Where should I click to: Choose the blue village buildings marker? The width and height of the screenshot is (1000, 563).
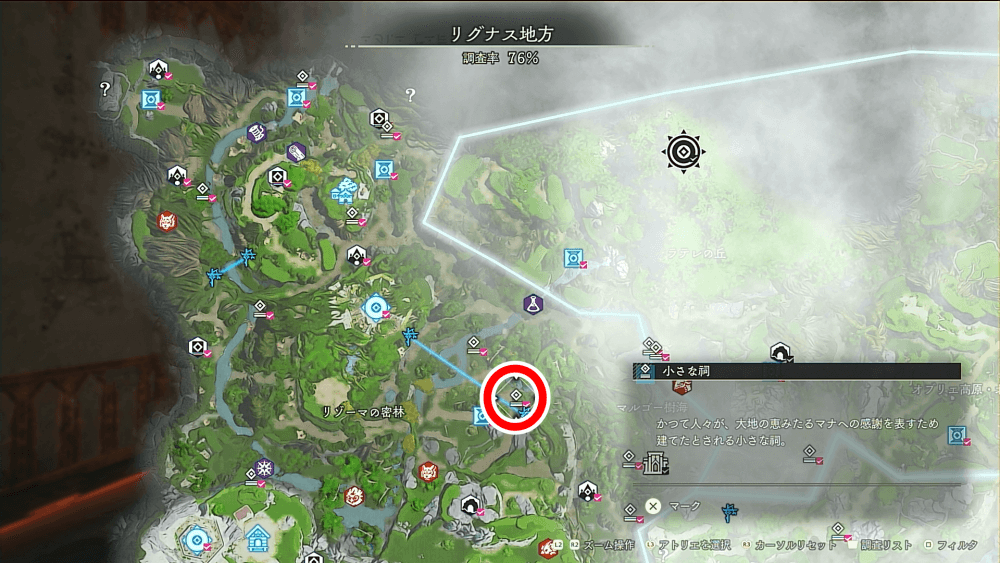(346, 188)
